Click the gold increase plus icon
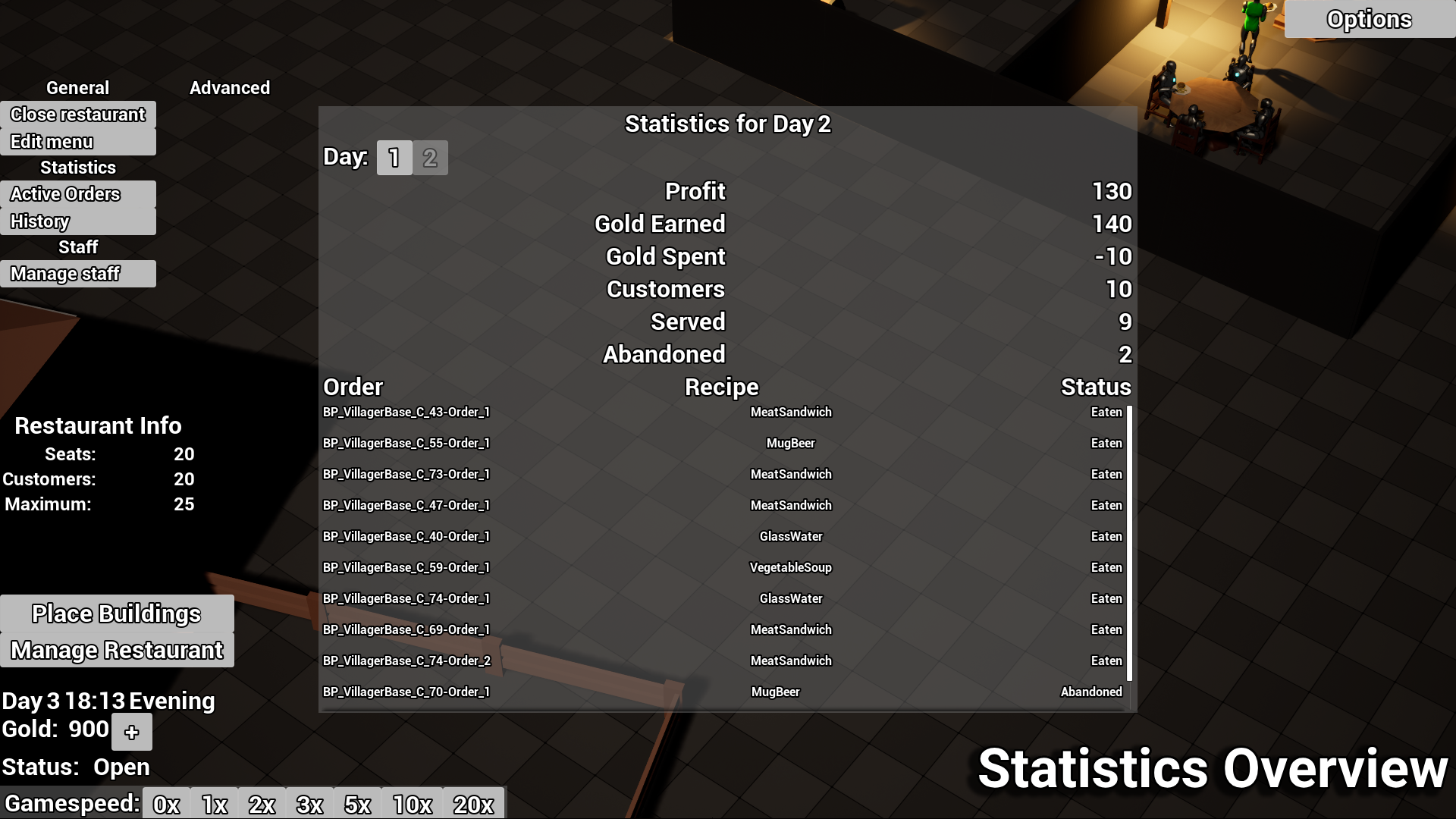 point(132,732)
